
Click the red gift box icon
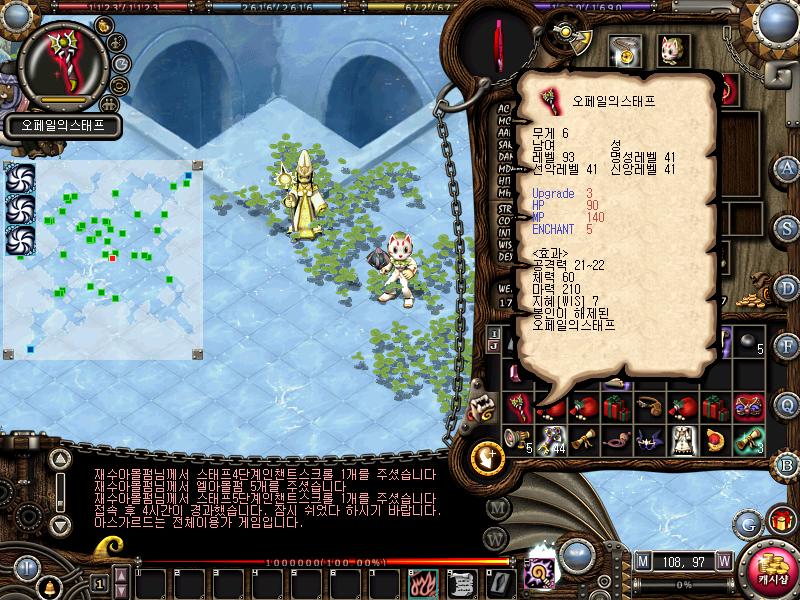click(x=781, y=520)
